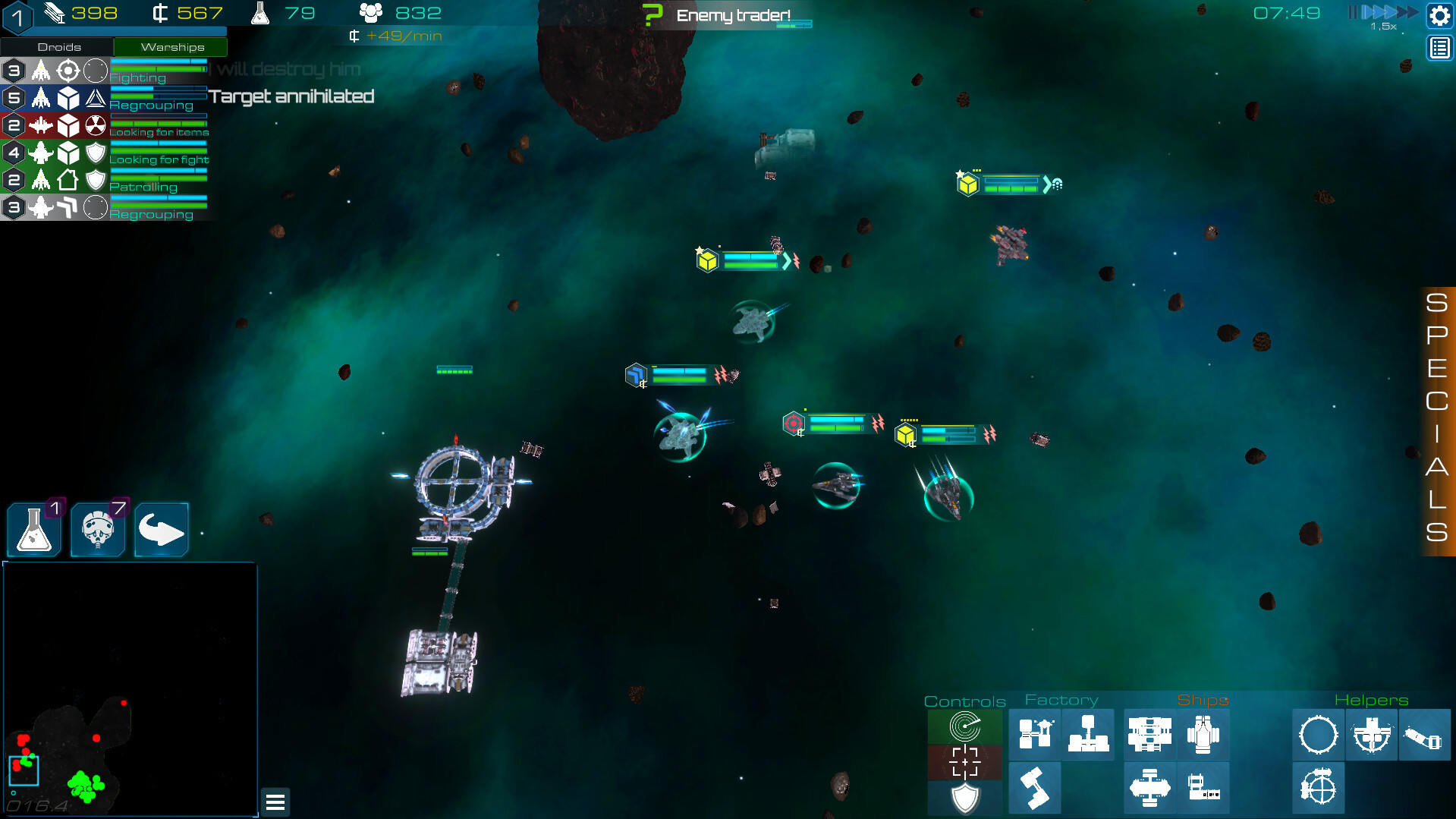The height and width of the screenshot is (819, 1456).
Task: Click the curved arrow button
Action: point(162,529)
